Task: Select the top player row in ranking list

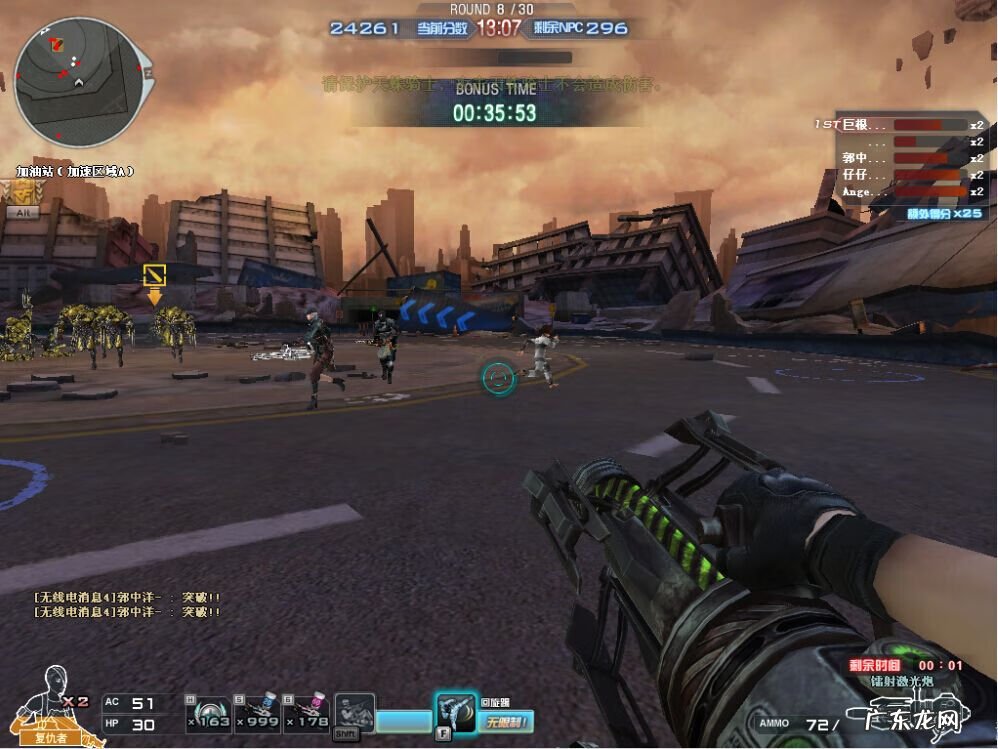Action: coord(899,125)
